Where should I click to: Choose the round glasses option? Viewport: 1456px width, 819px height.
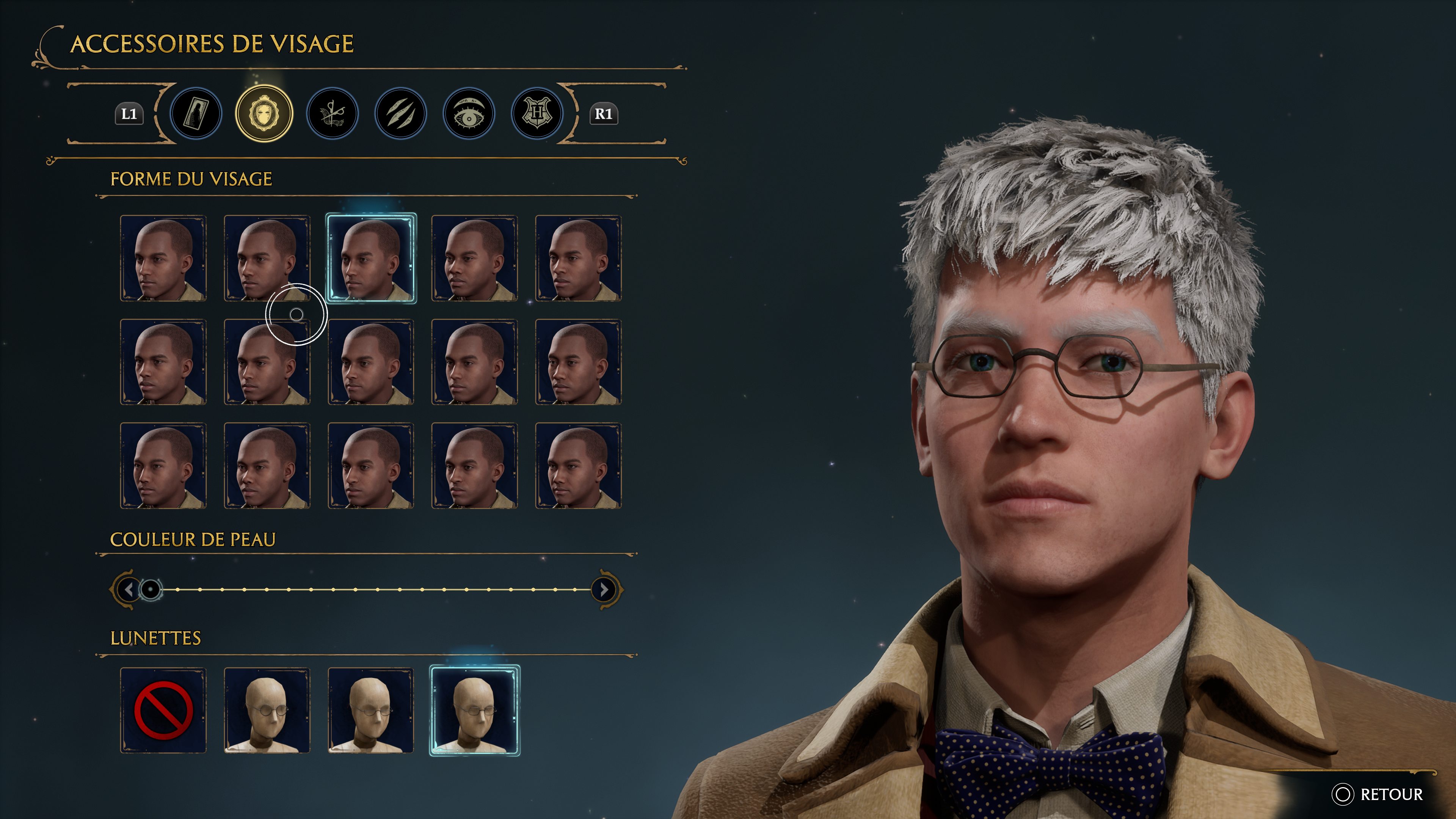(x=267, y=711)
